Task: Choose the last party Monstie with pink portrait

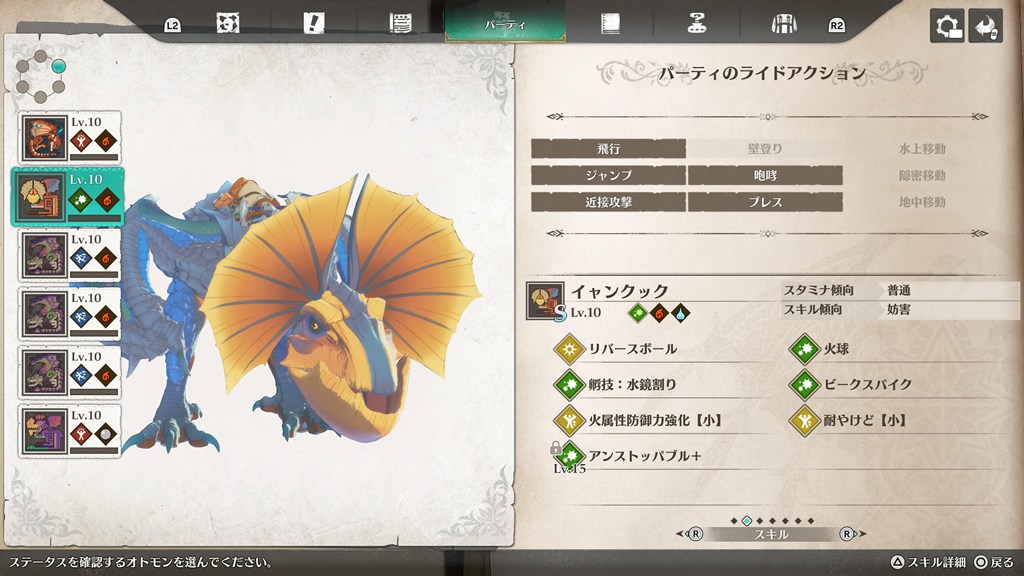Action: [70, 431]
